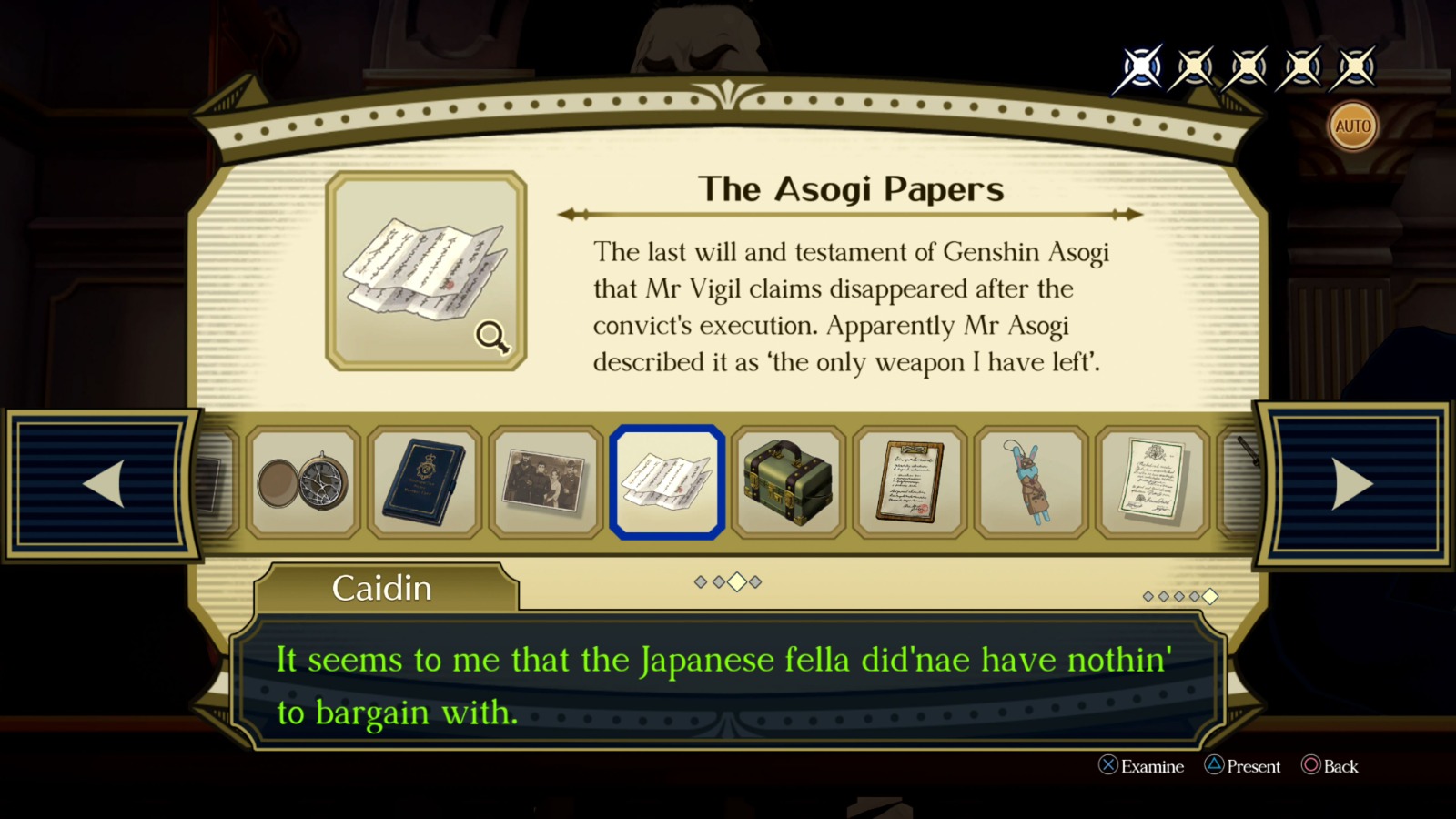View the sealed certificate evidence

(1152, 481)
